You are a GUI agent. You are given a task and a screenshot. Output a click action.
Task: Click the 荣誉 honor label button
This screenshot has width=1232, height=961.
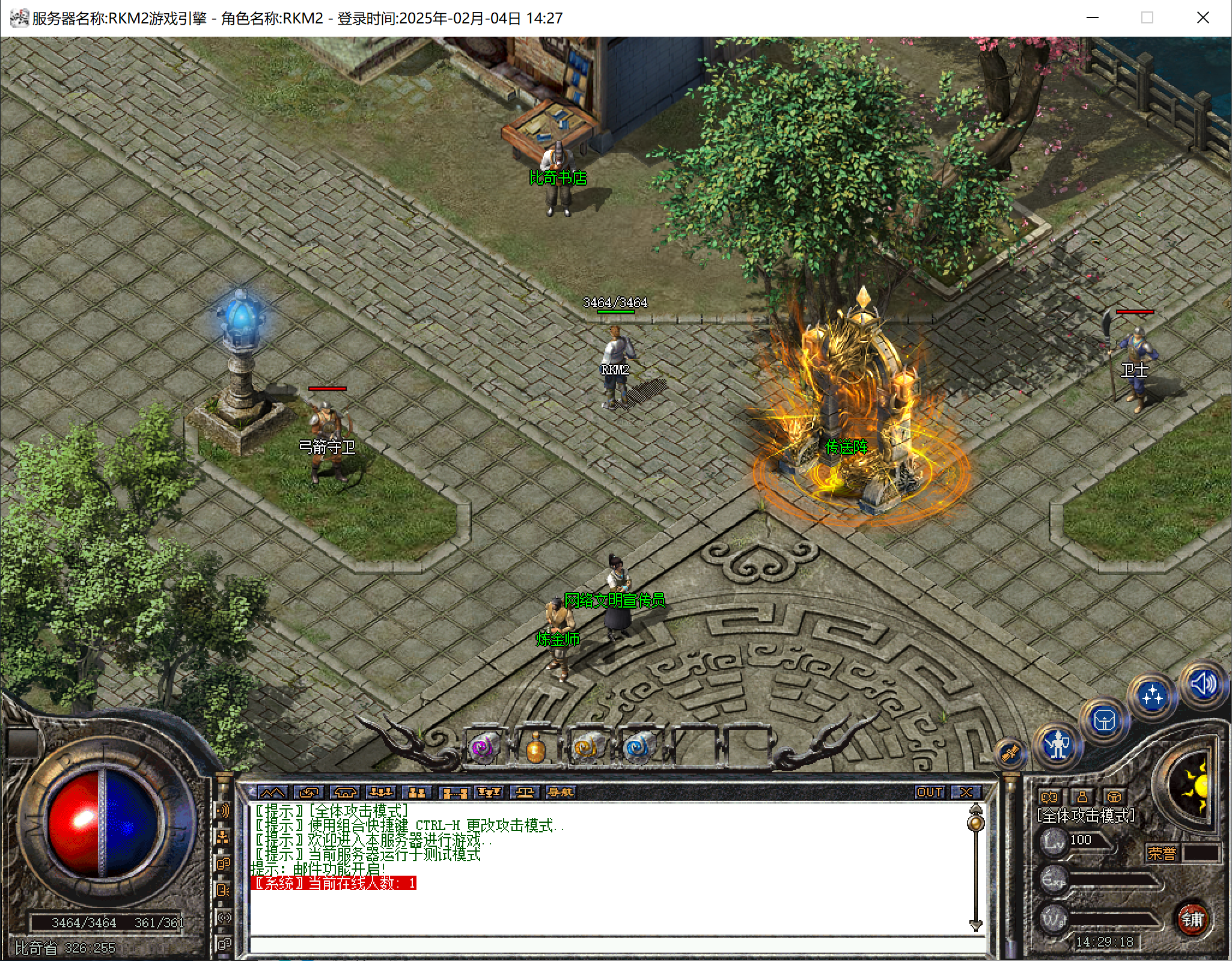click(x=1161, y=853)
